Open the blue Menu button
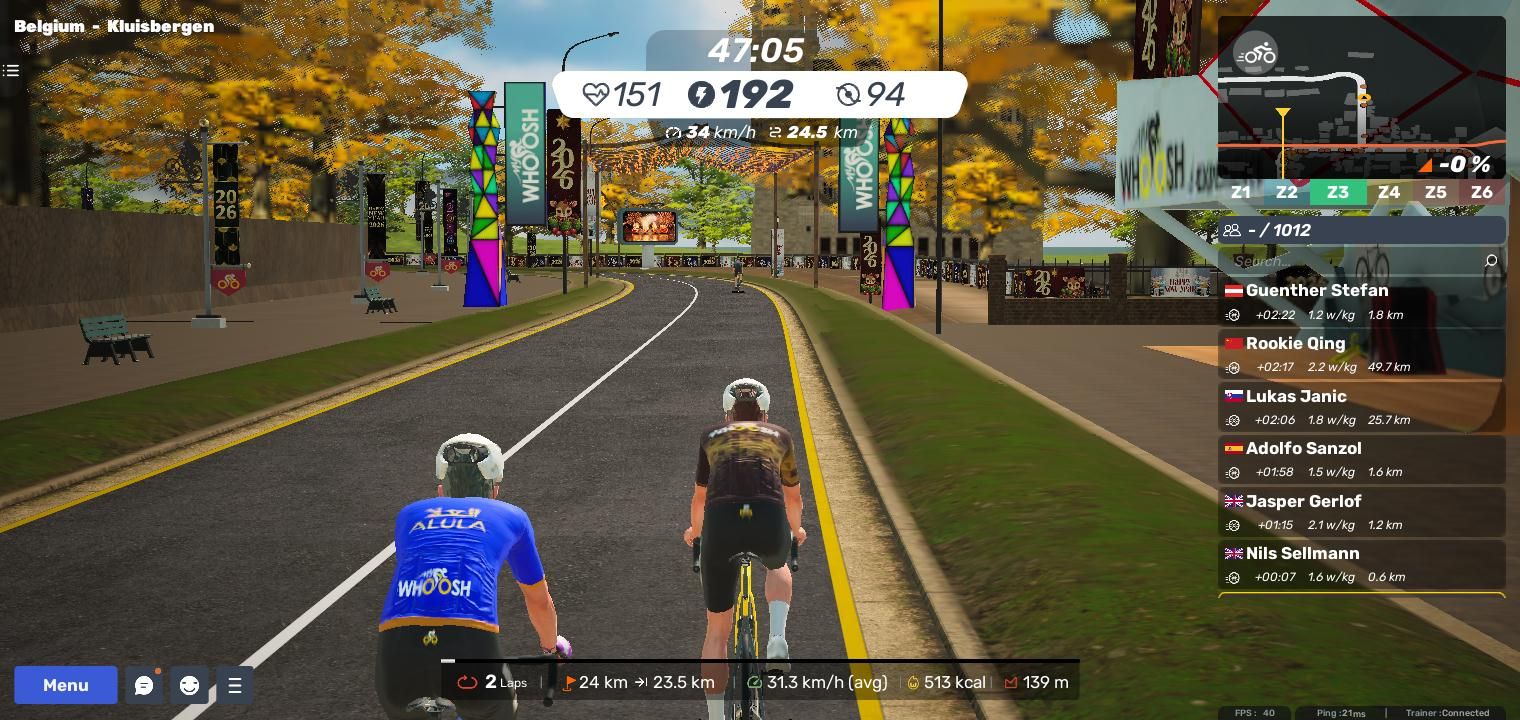The height and width of the screenshot is (720, 1520). pyautogui.click(x=66, y=685)
